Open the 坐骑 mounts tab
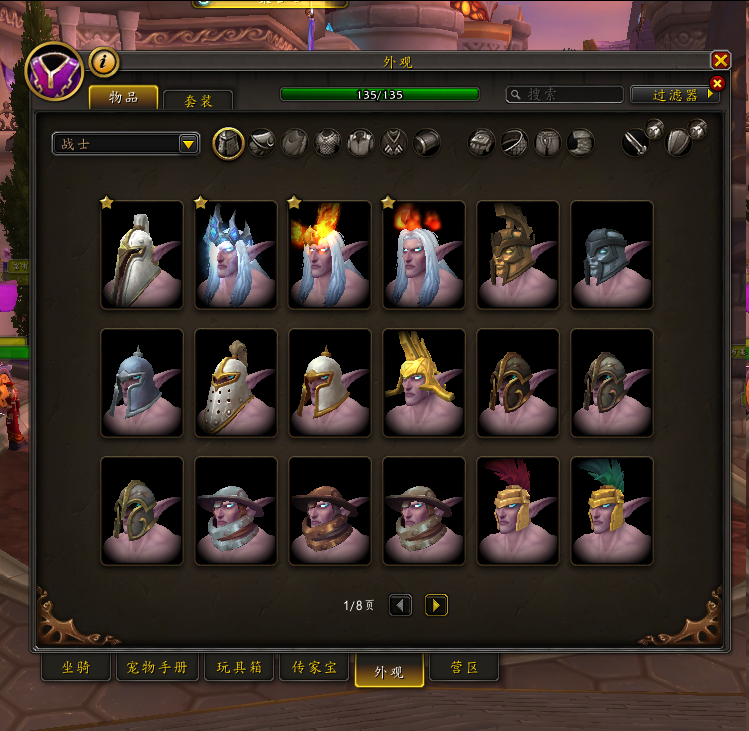 pos(76,667)
